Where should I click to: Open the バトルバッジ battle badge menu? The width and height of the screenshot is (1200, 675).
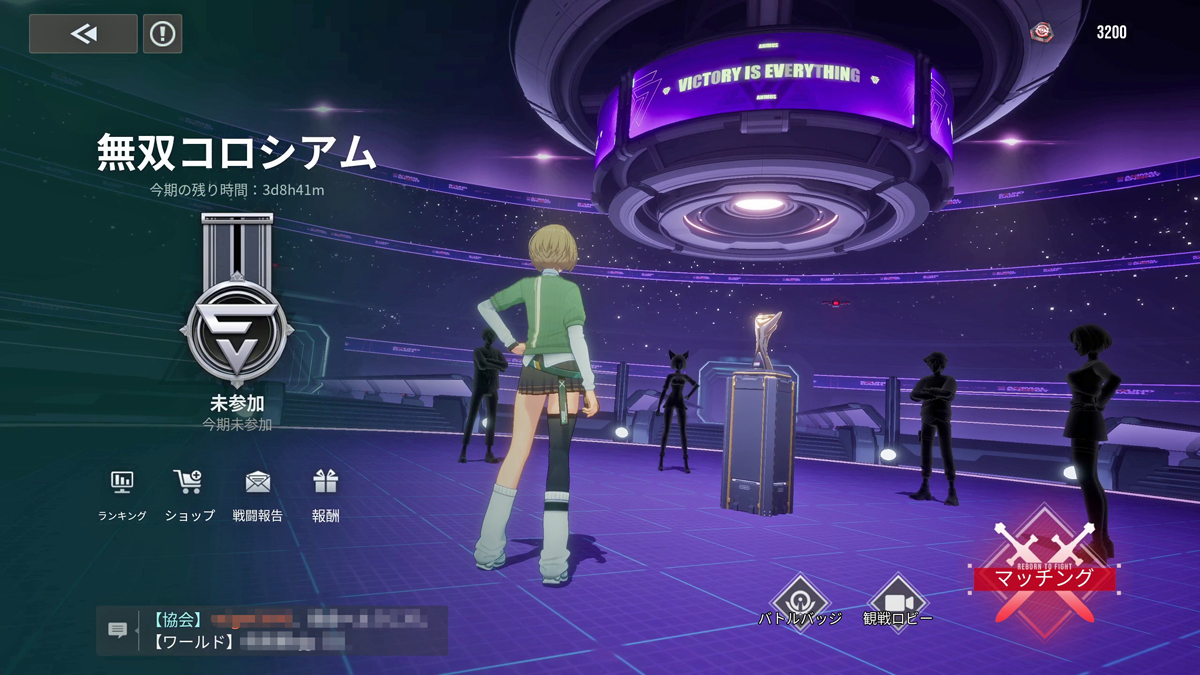pos(800,602)
